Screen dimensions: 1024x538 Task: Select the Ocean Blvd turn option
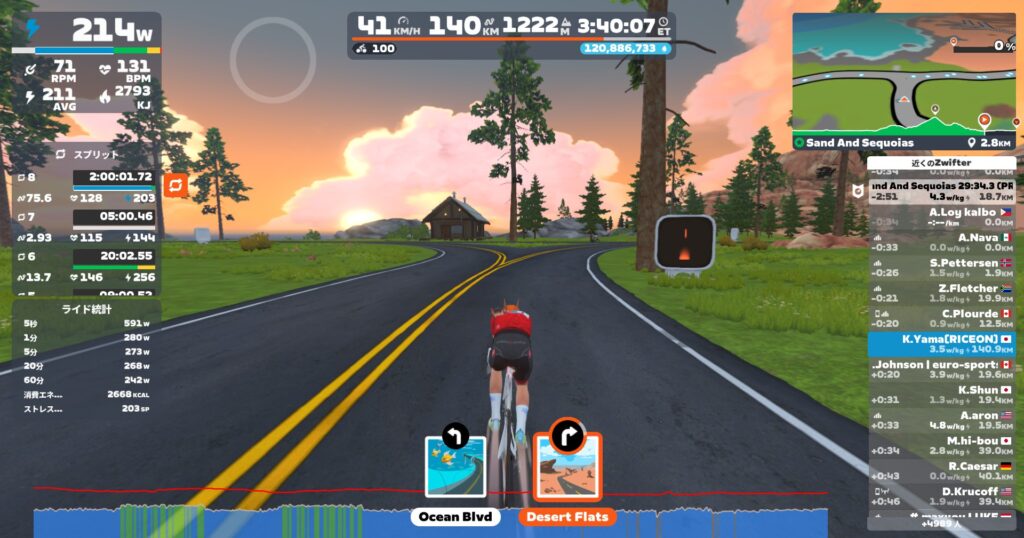tap(456, 467)
